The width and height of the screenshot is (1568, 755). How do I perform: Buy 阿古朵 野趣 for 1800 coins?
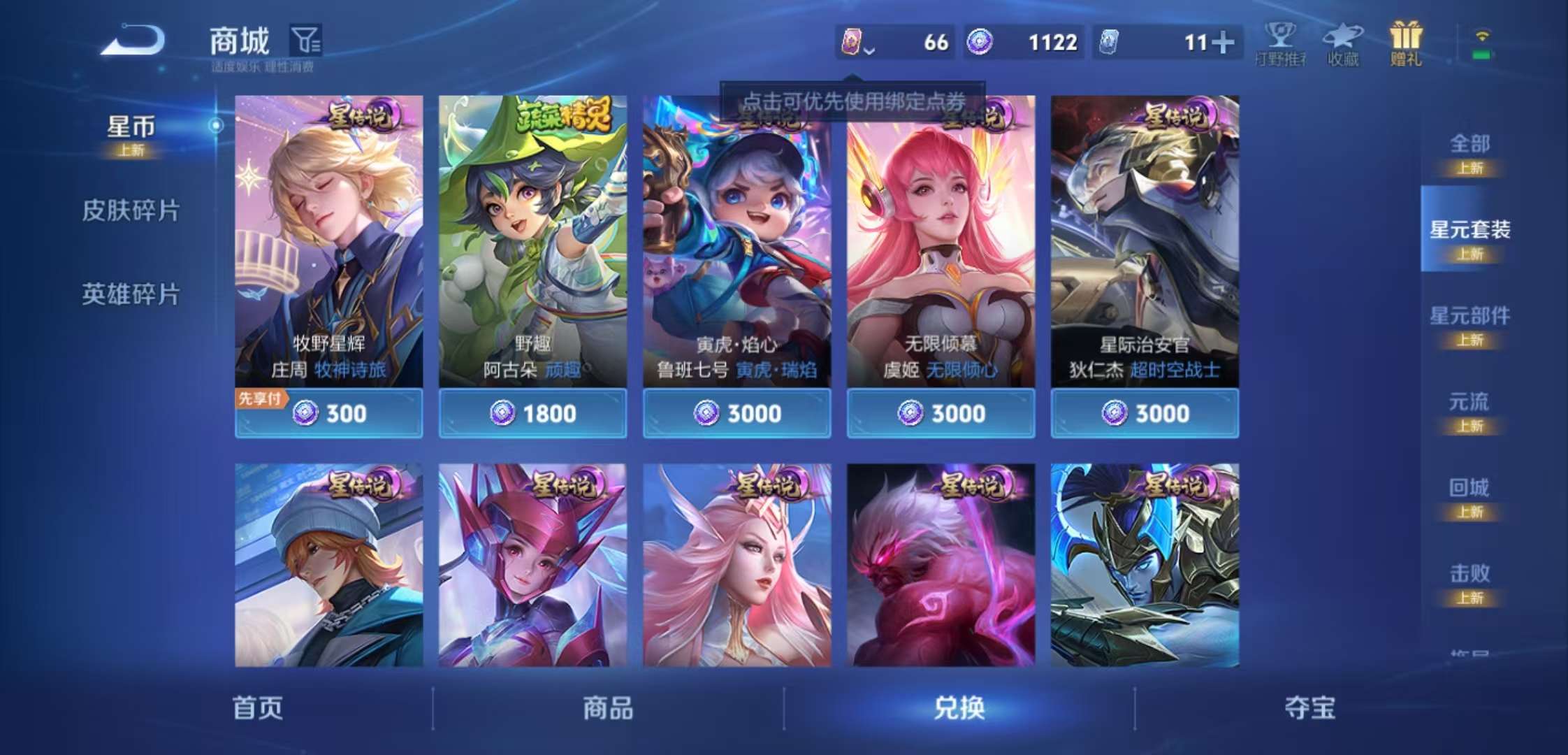531,413
